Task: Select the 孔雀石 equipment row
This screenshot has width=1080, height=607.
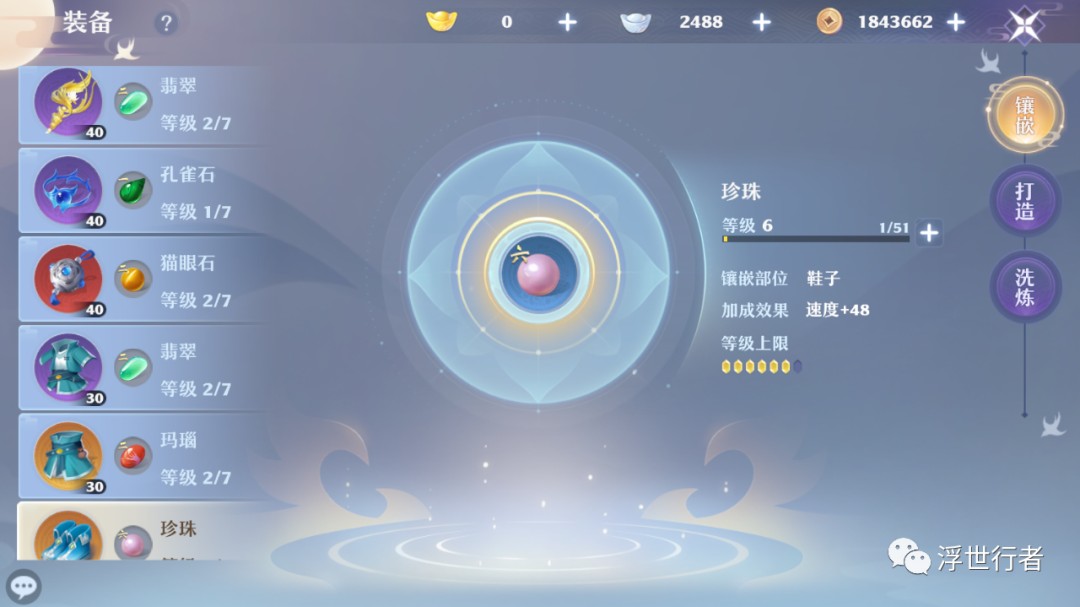Action: click(140, 190)
